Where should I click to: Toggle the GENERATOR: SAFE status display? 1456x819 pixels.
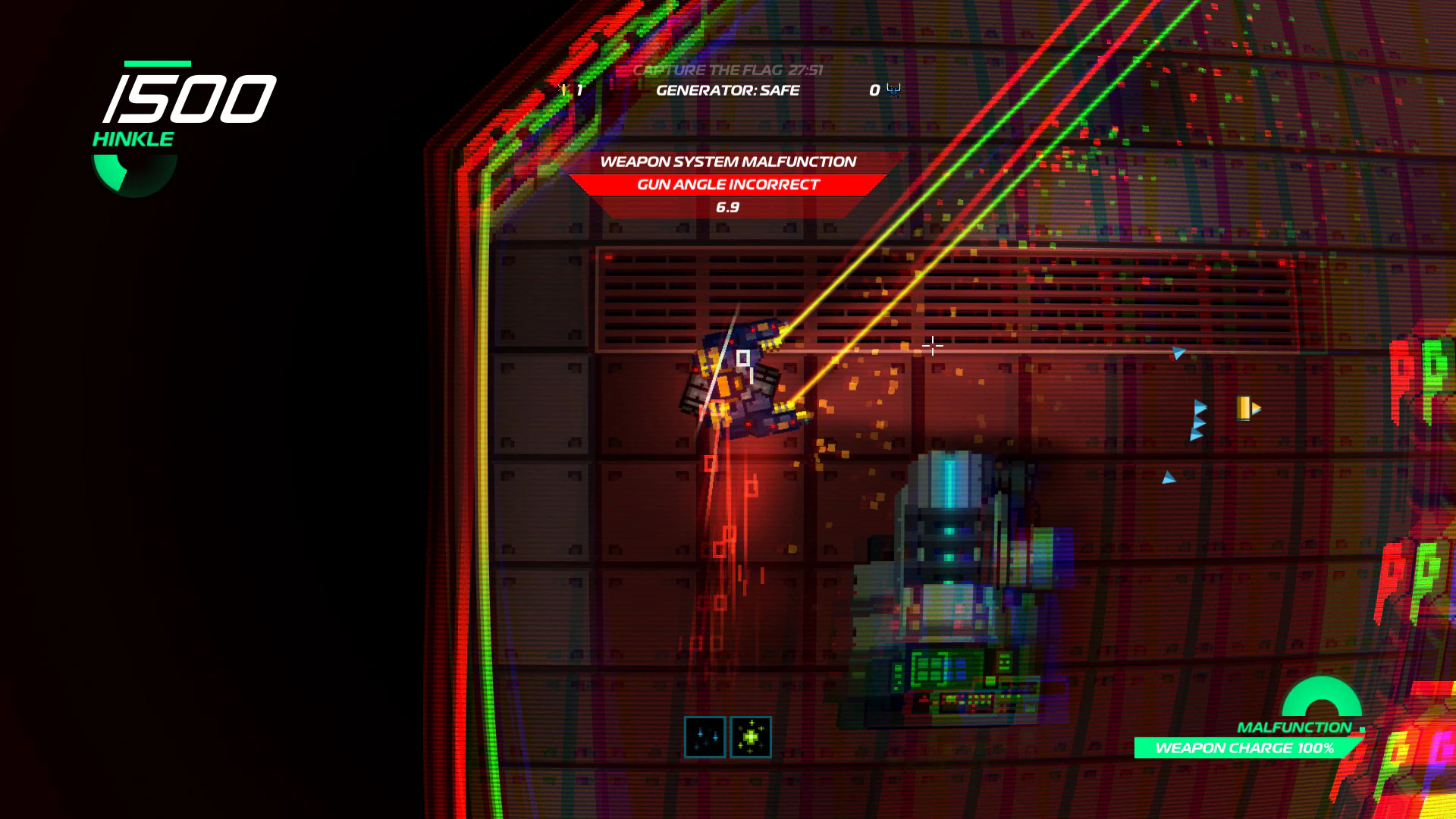(x=728, y=90)
